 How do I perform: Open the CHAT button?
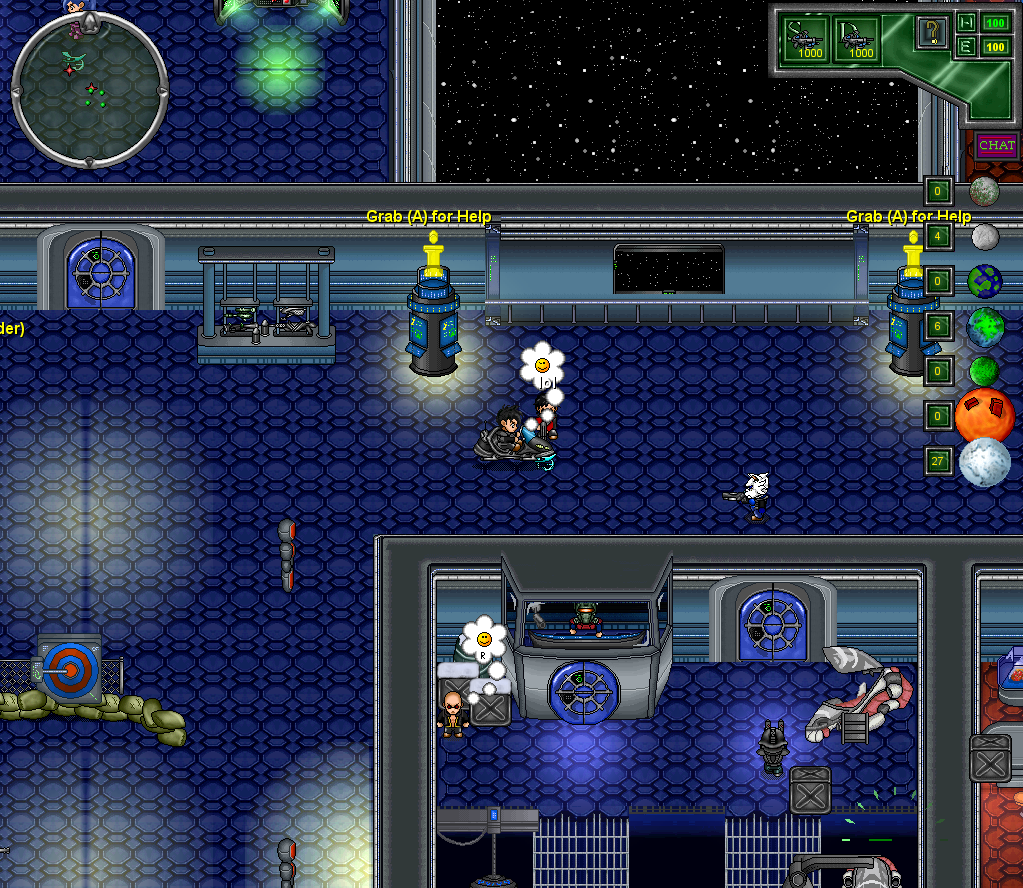pos(996,146)
